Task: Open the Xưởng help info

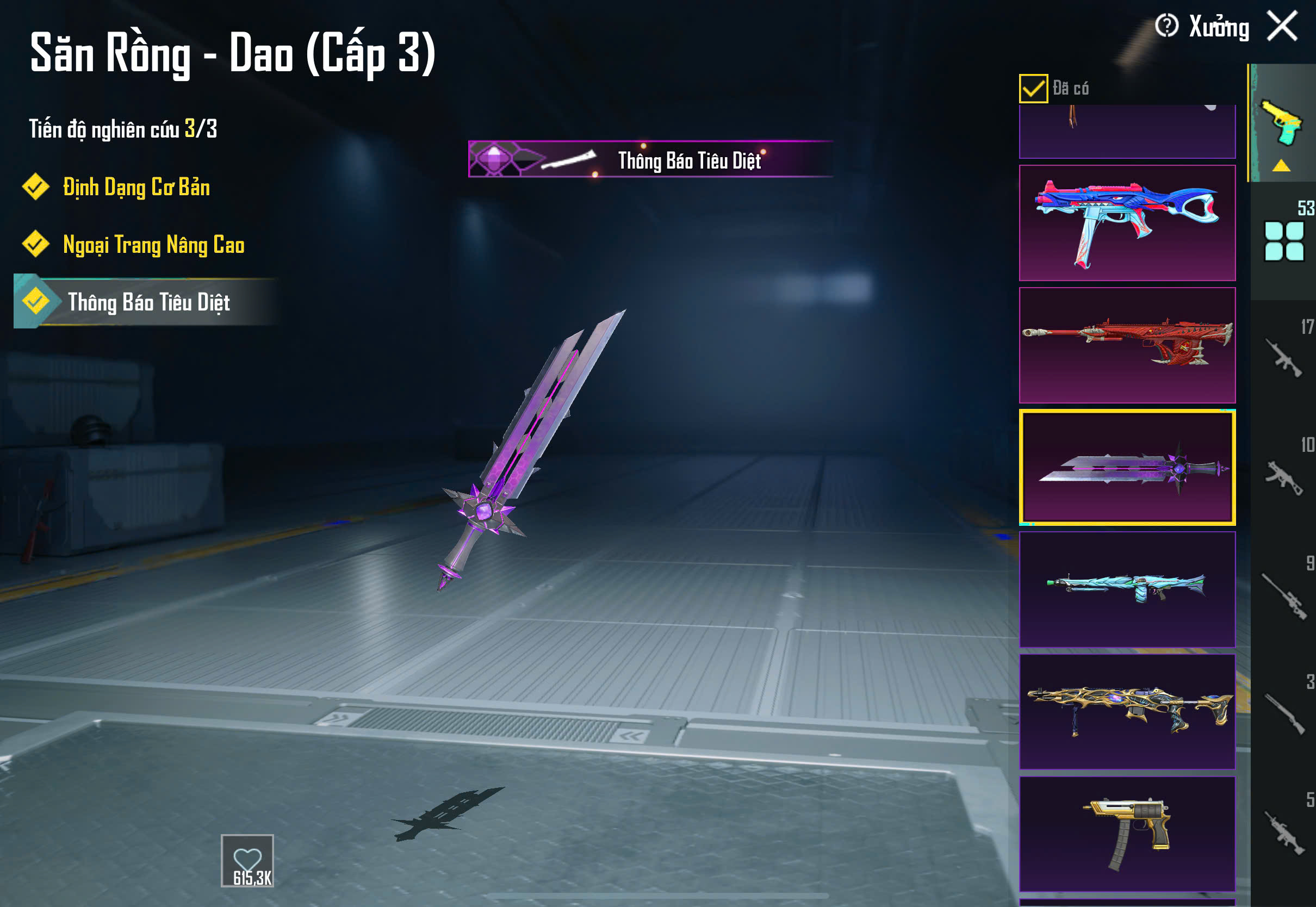Action: click(1166, 26)
